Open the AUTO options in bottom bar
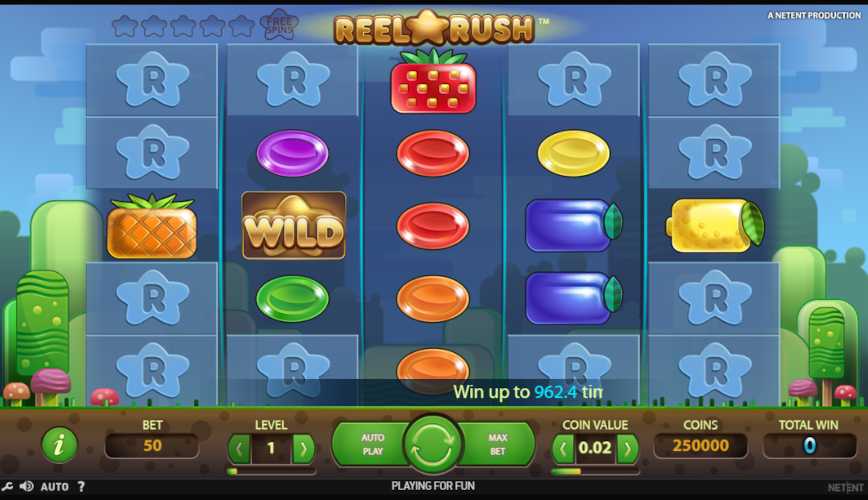 point(54,487)
